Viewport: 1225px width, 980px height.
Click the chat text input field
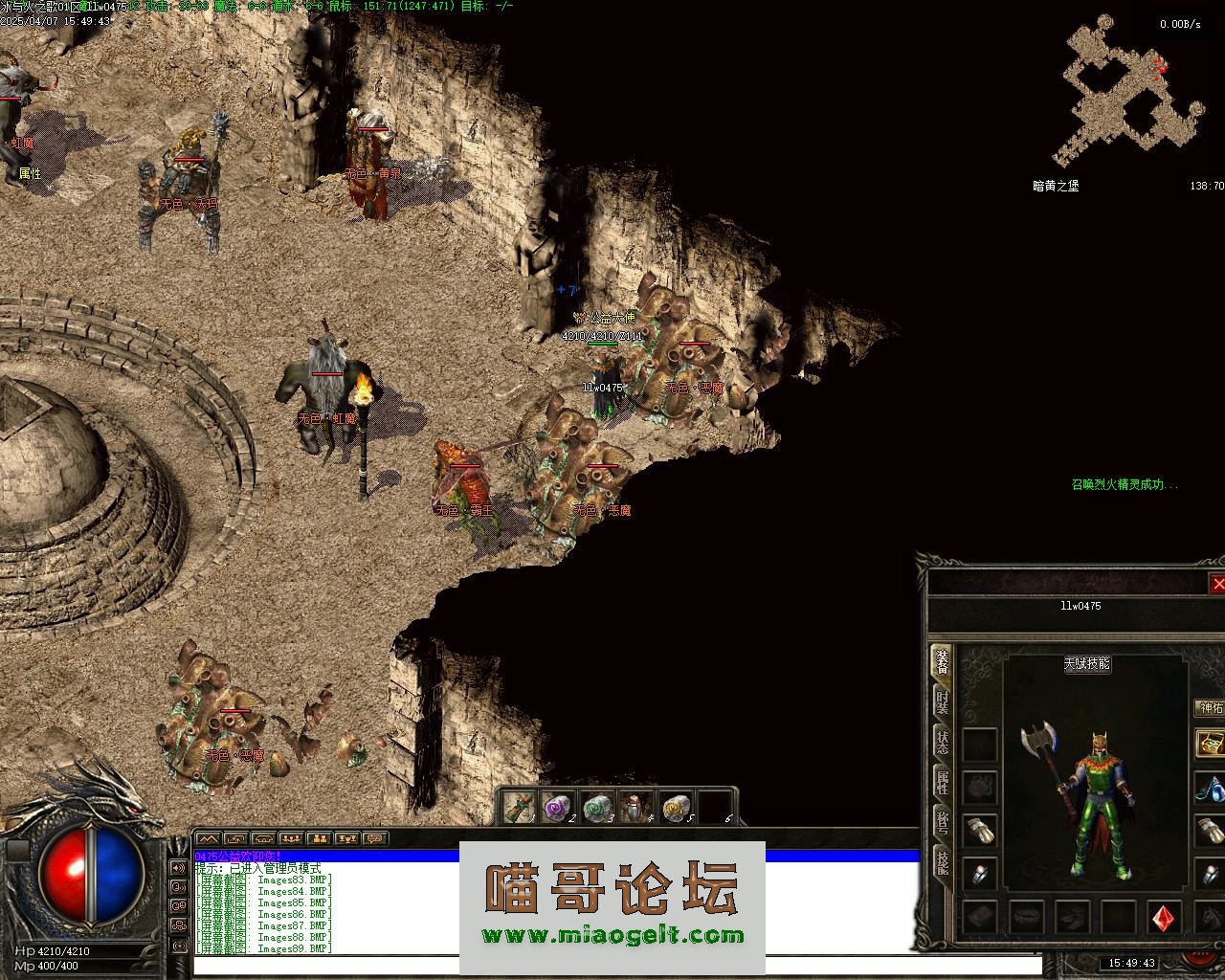(x=612, y=965)
